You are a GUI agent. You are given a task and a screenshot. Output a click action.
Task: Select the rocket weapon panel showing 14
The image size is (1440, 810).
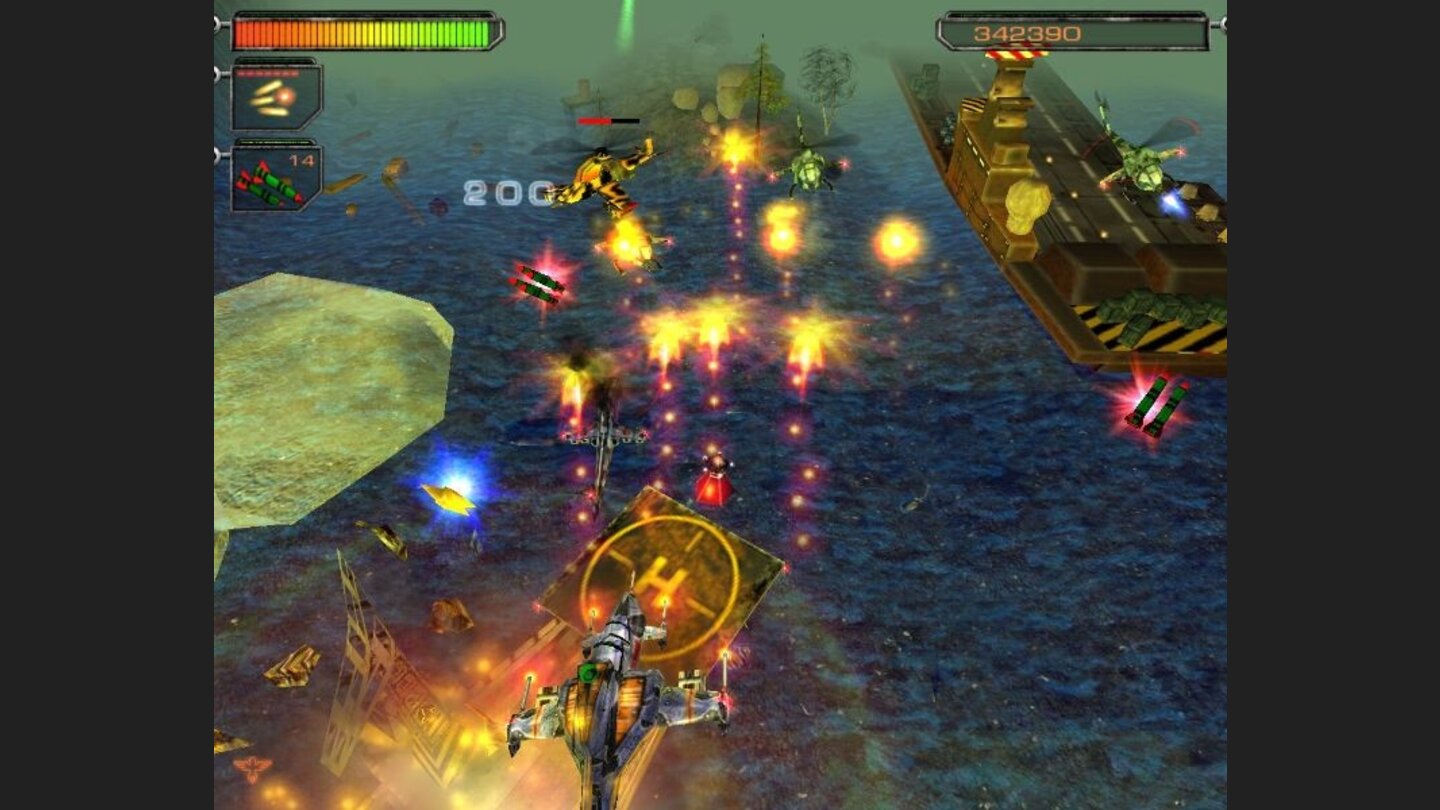coord(275,180)
